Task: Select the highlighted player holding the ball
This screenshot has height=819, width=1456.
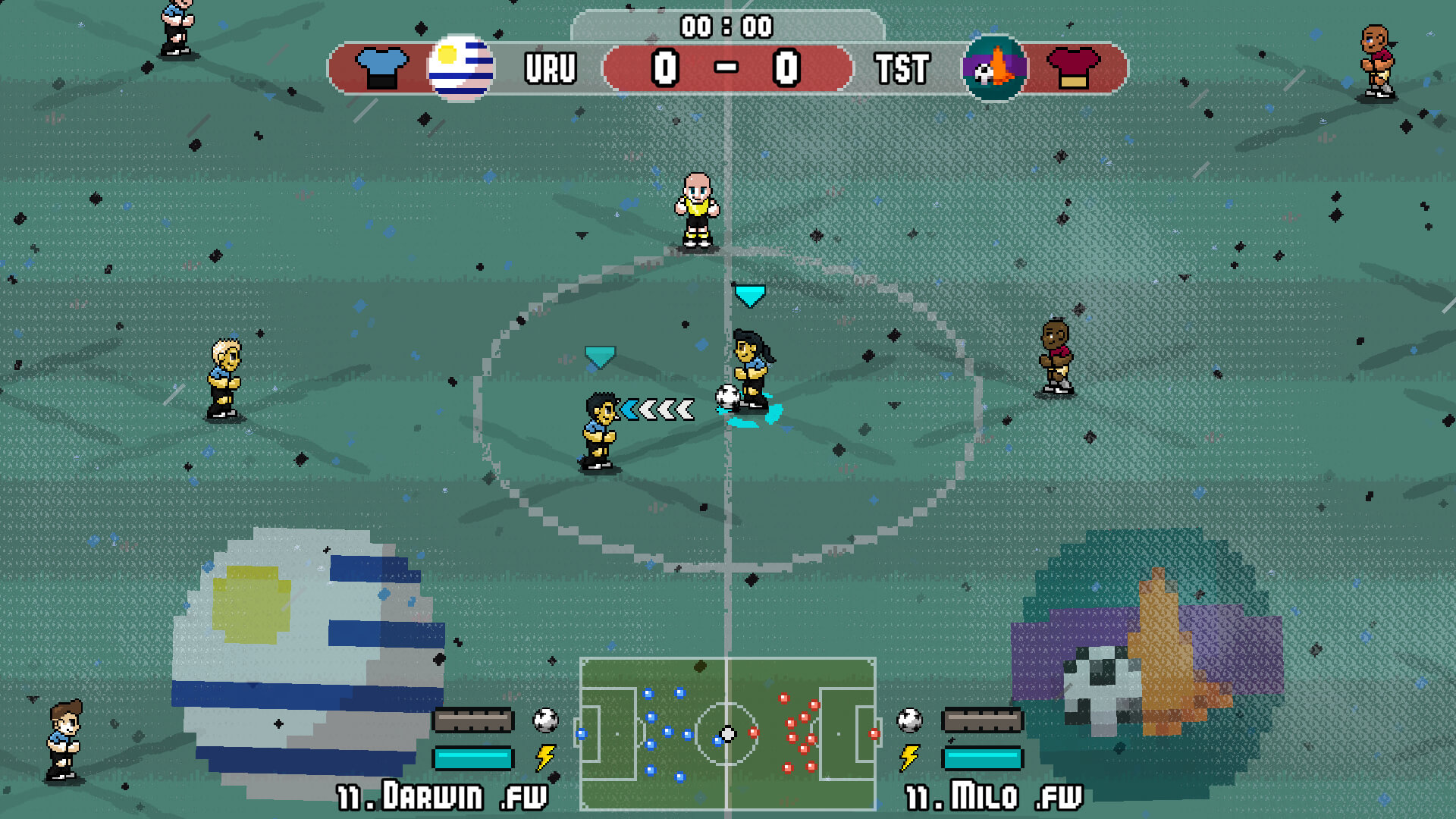Action: tap(752, 372)
